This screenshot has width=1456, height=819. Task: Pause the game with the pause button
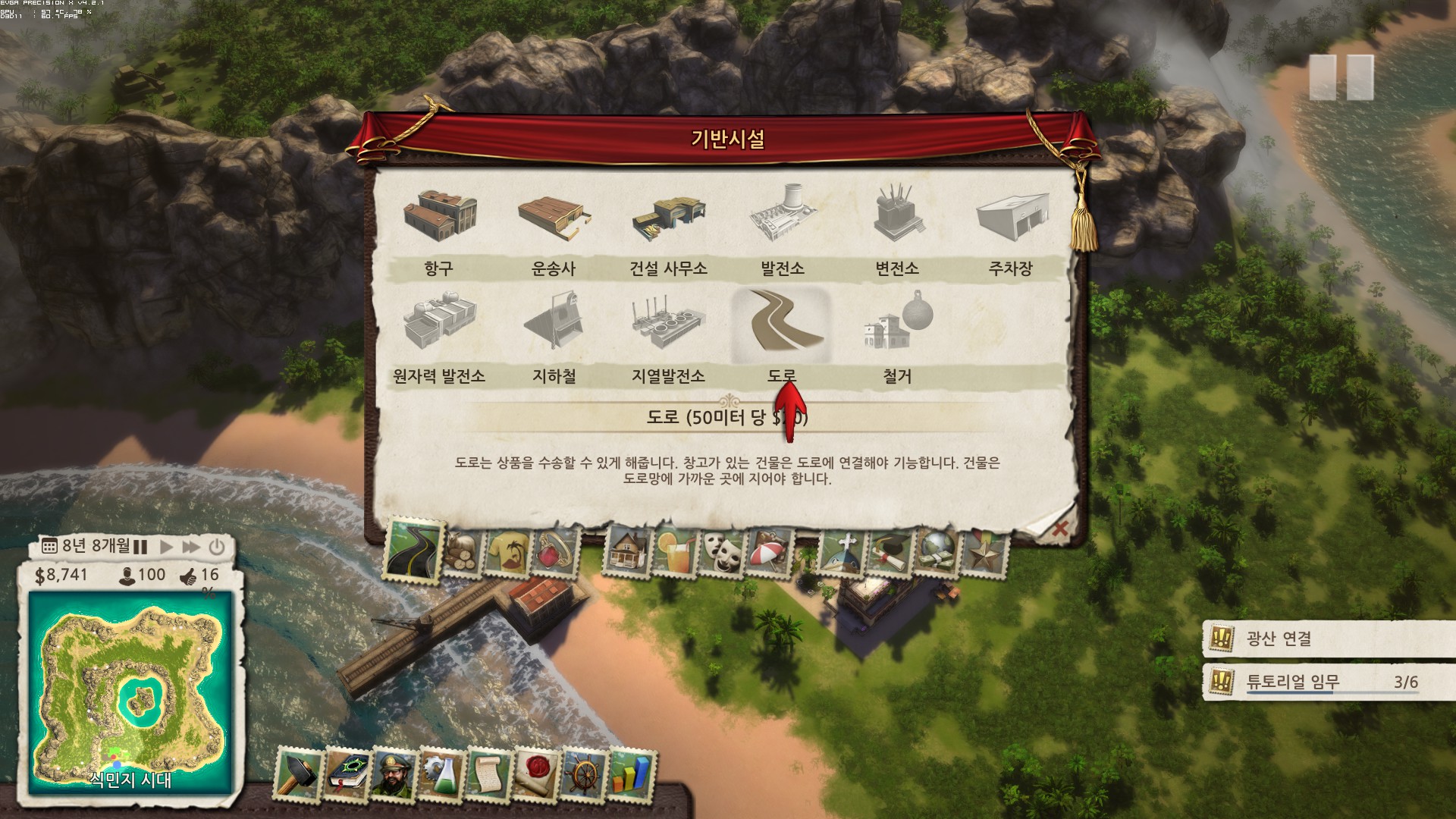pos(140,546)
